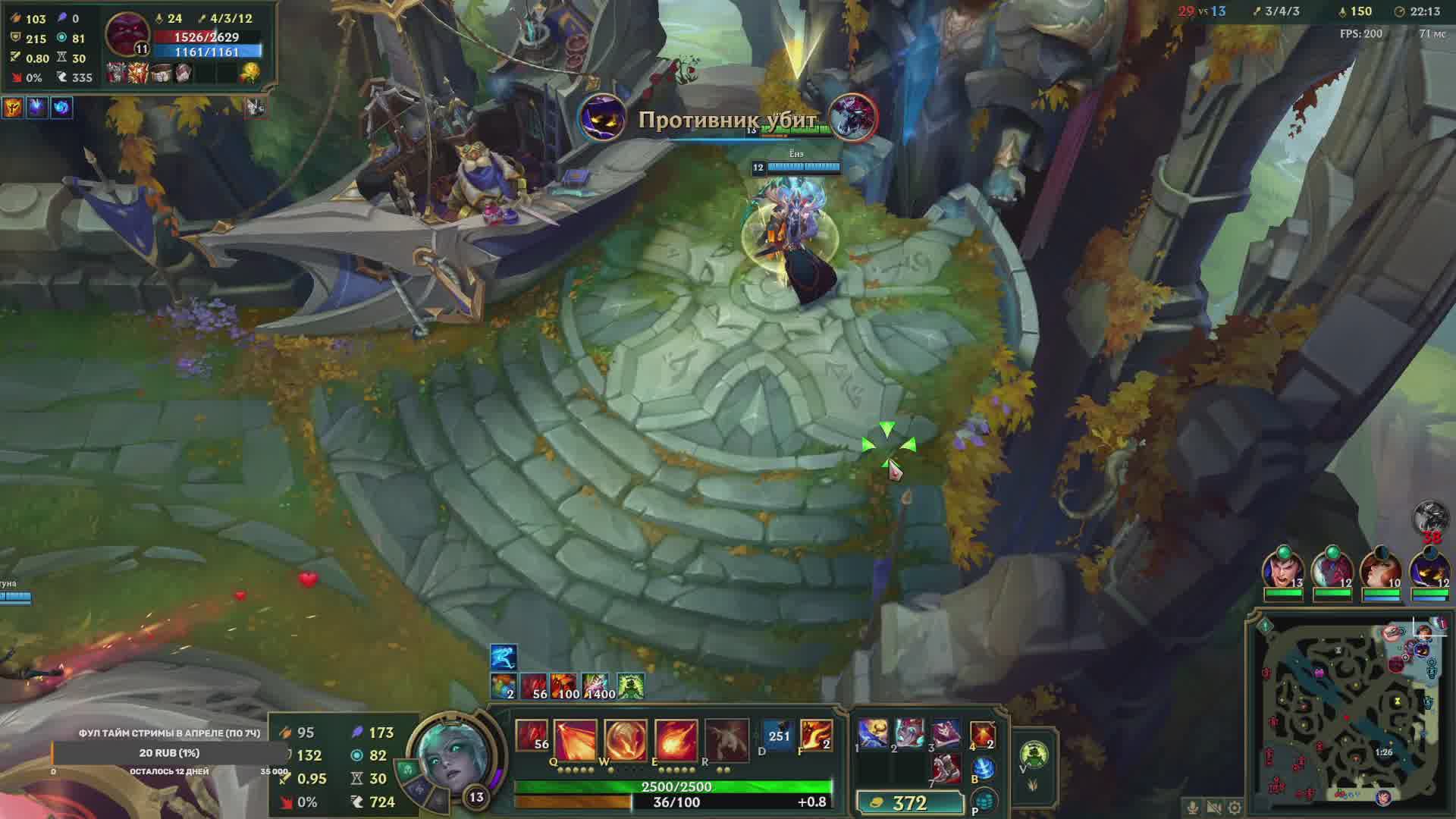Activate the blue Recall button
1456x819 pixels.
pos(983,769)
